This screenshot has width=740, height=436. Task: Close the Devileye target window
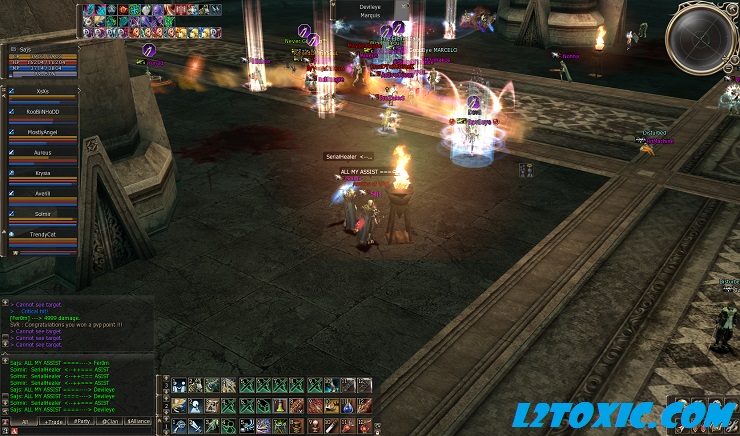pyautogui.click(x=402, y=5)
